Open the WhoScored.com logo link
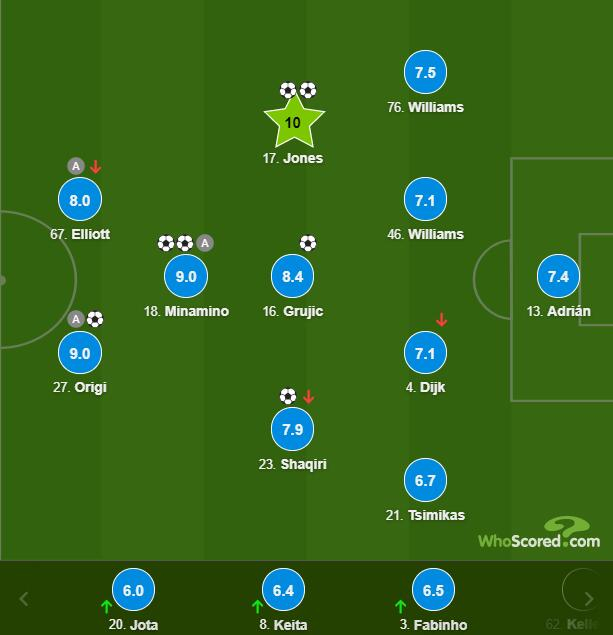Screen dimensions: 613x635 point(538,535)
